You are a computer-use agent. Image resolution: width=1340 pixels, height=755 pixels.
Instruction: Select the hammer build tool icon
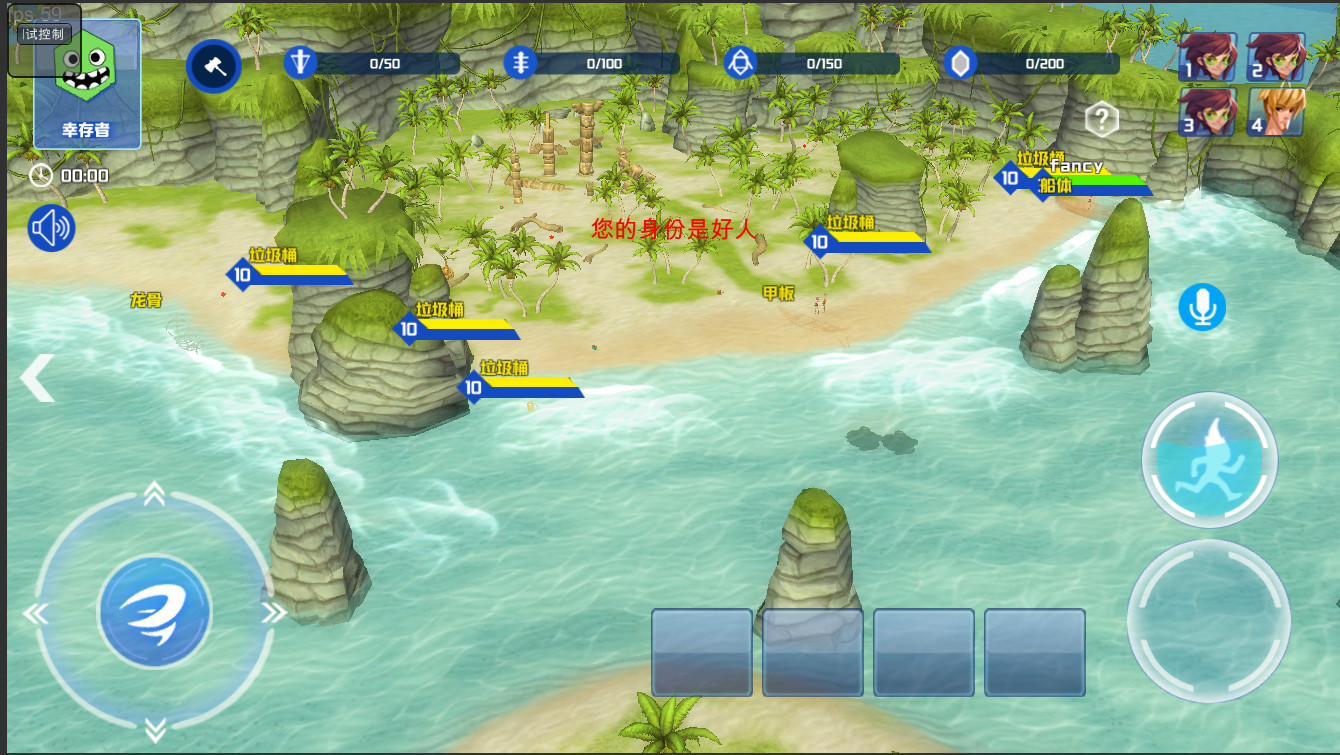pyautogui.click(x=214, y=66)
